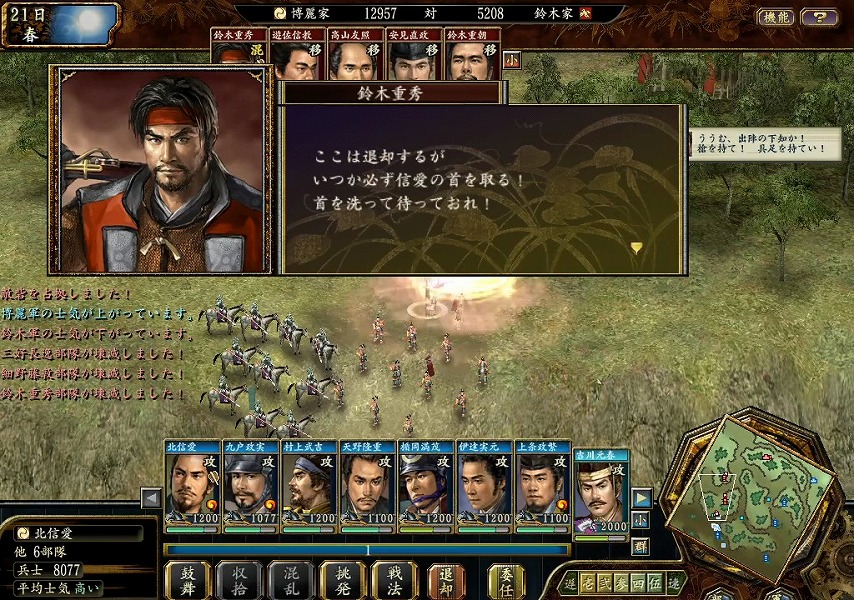Select enemy officer 安見直政 portrait
Screen dimensions: 854x600
pyautogui.click(x=414, y=56)
